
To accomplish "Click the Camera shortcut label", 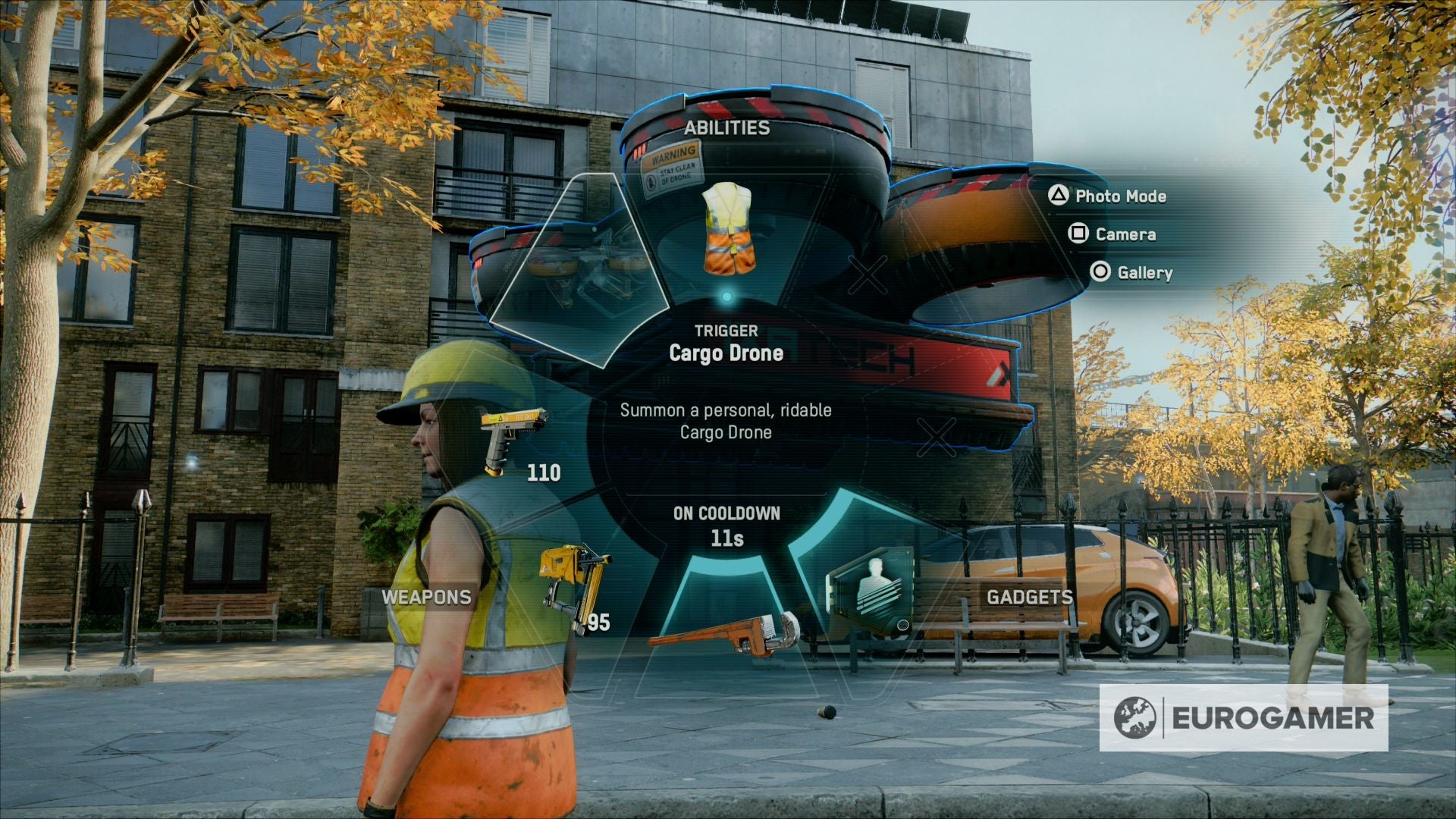I will point(1125,234).
